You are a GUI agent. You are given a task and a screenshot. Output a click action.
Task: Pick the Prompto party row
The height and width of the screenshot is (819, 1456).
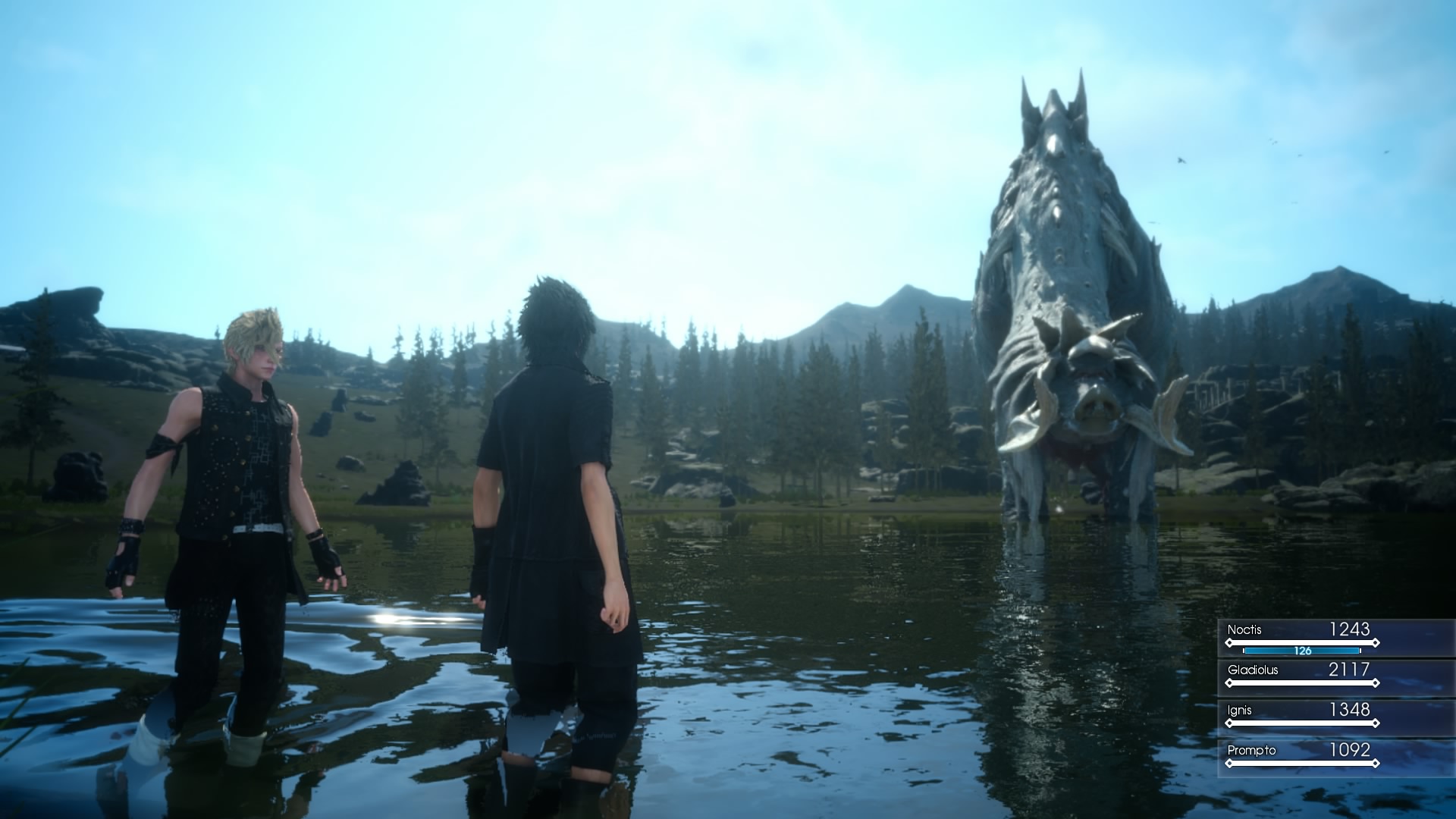point(1301,755)
